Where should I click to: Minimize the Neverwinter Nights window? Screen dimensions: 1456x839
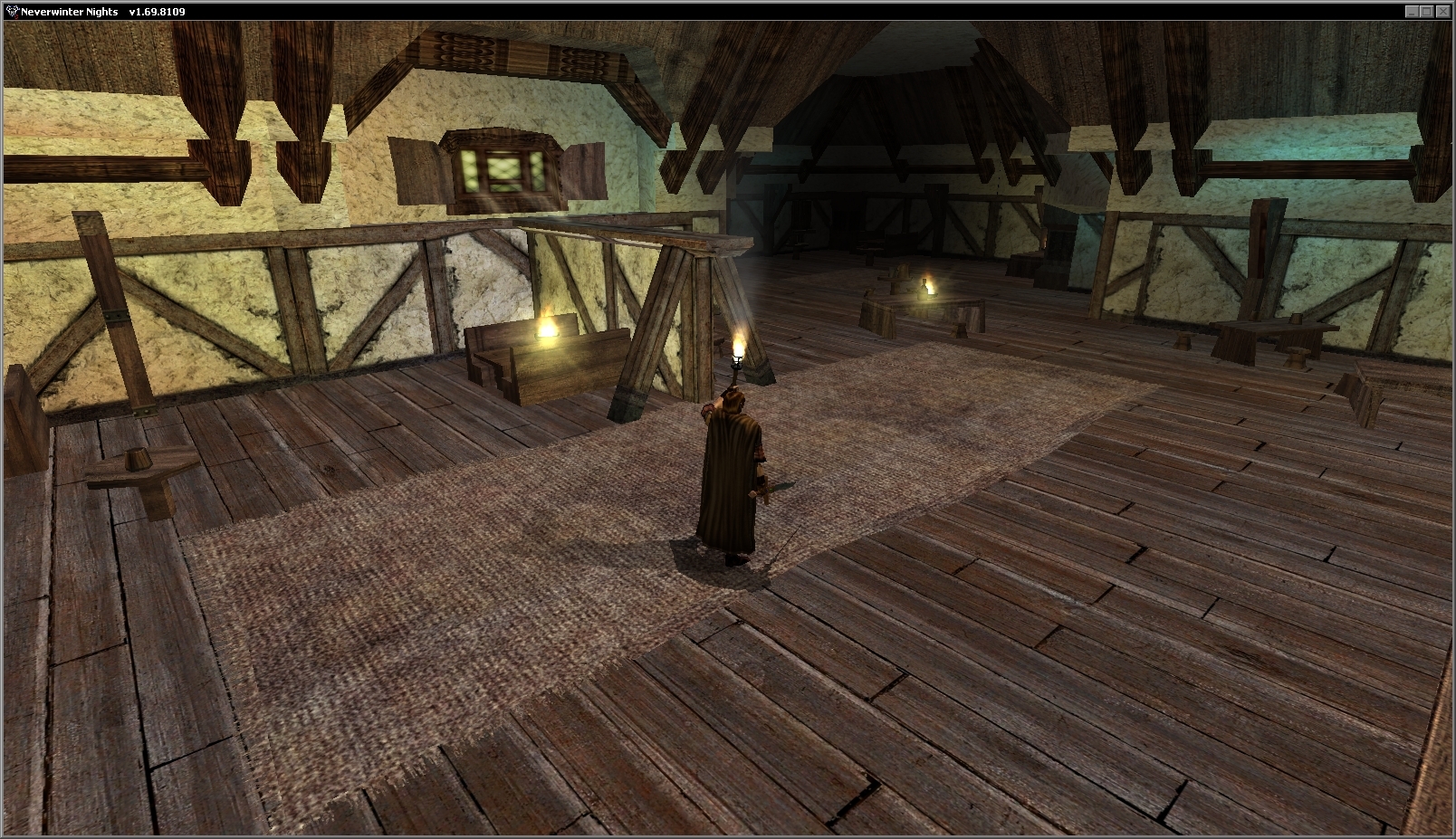pos(1412,12)
